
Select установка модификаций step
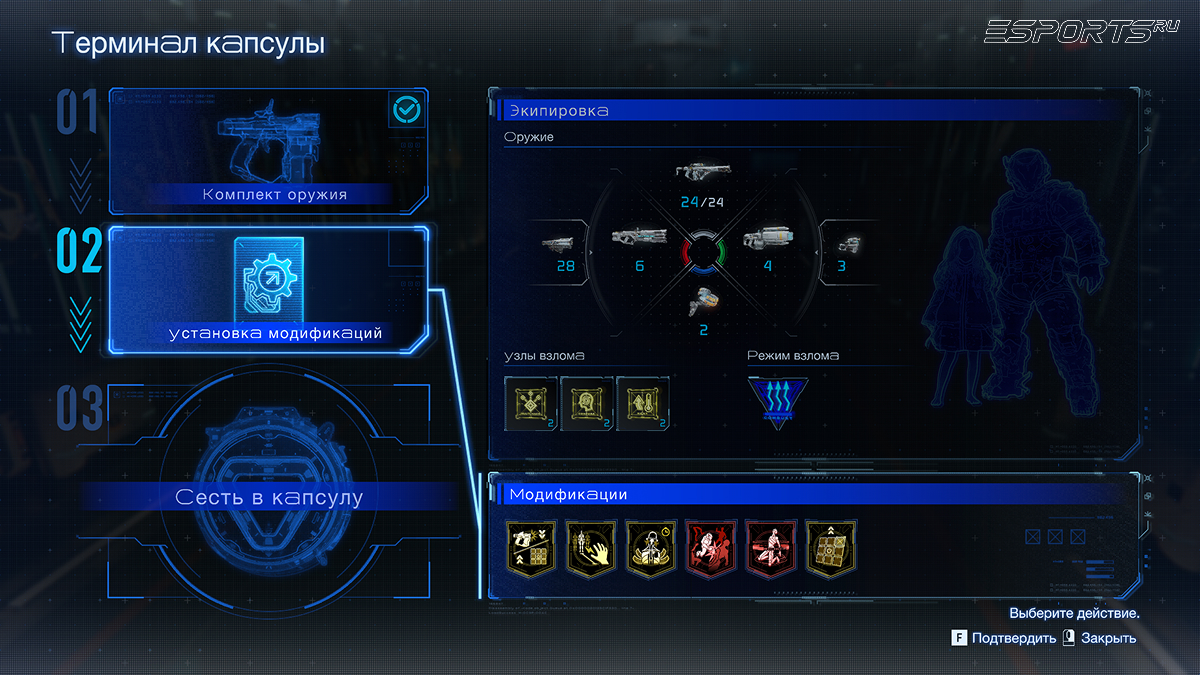pos(268,290)
